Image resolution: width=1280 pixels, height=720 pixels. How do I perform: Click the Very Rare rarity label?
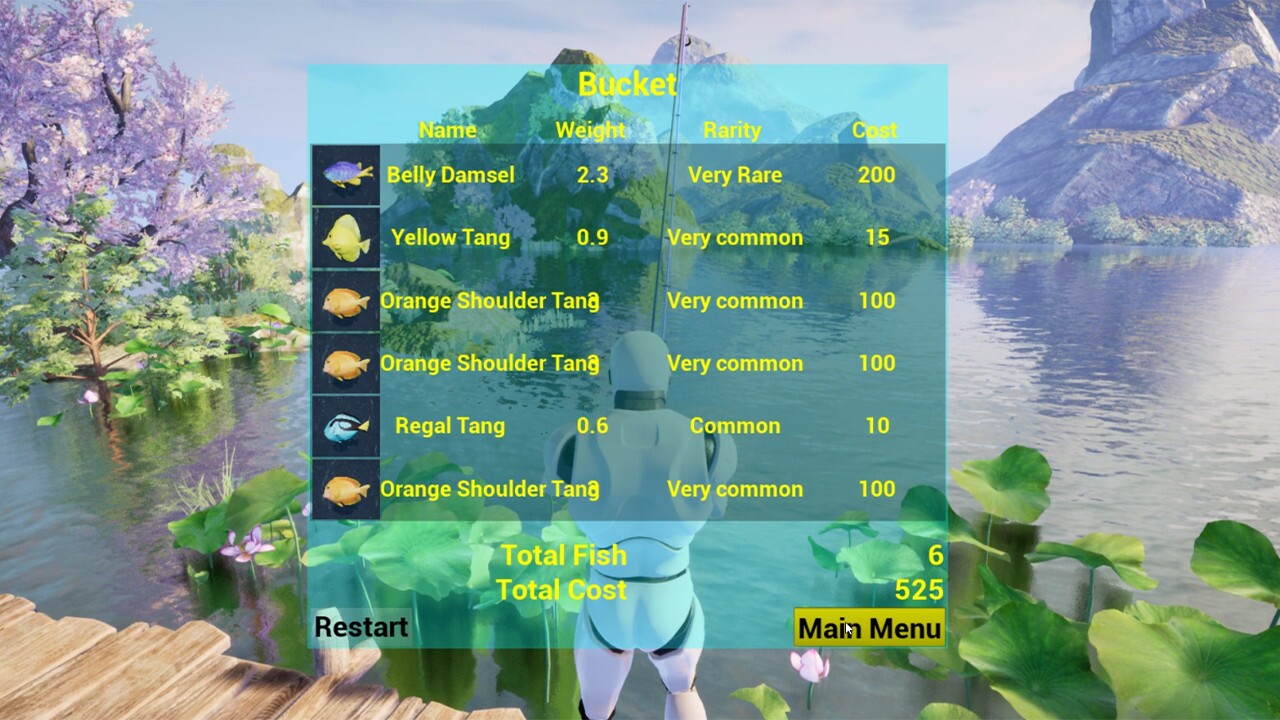tap(734, 174)
